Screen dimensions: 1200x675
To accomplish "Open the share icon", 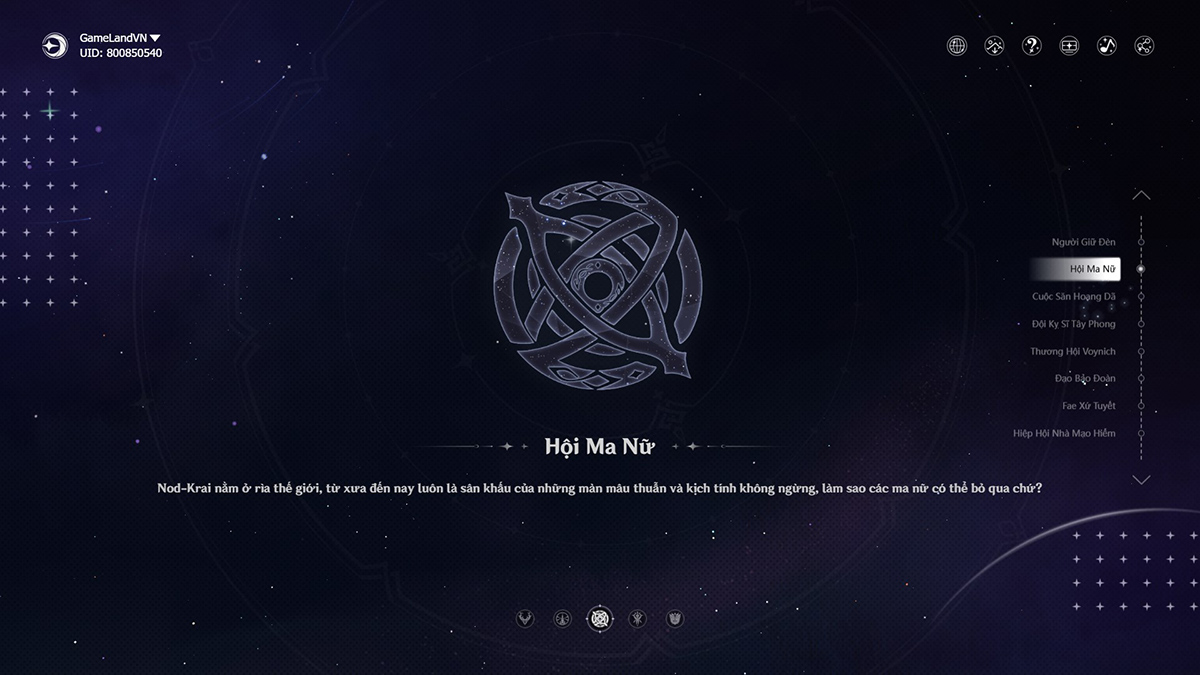I will (x=1144, y=45).
